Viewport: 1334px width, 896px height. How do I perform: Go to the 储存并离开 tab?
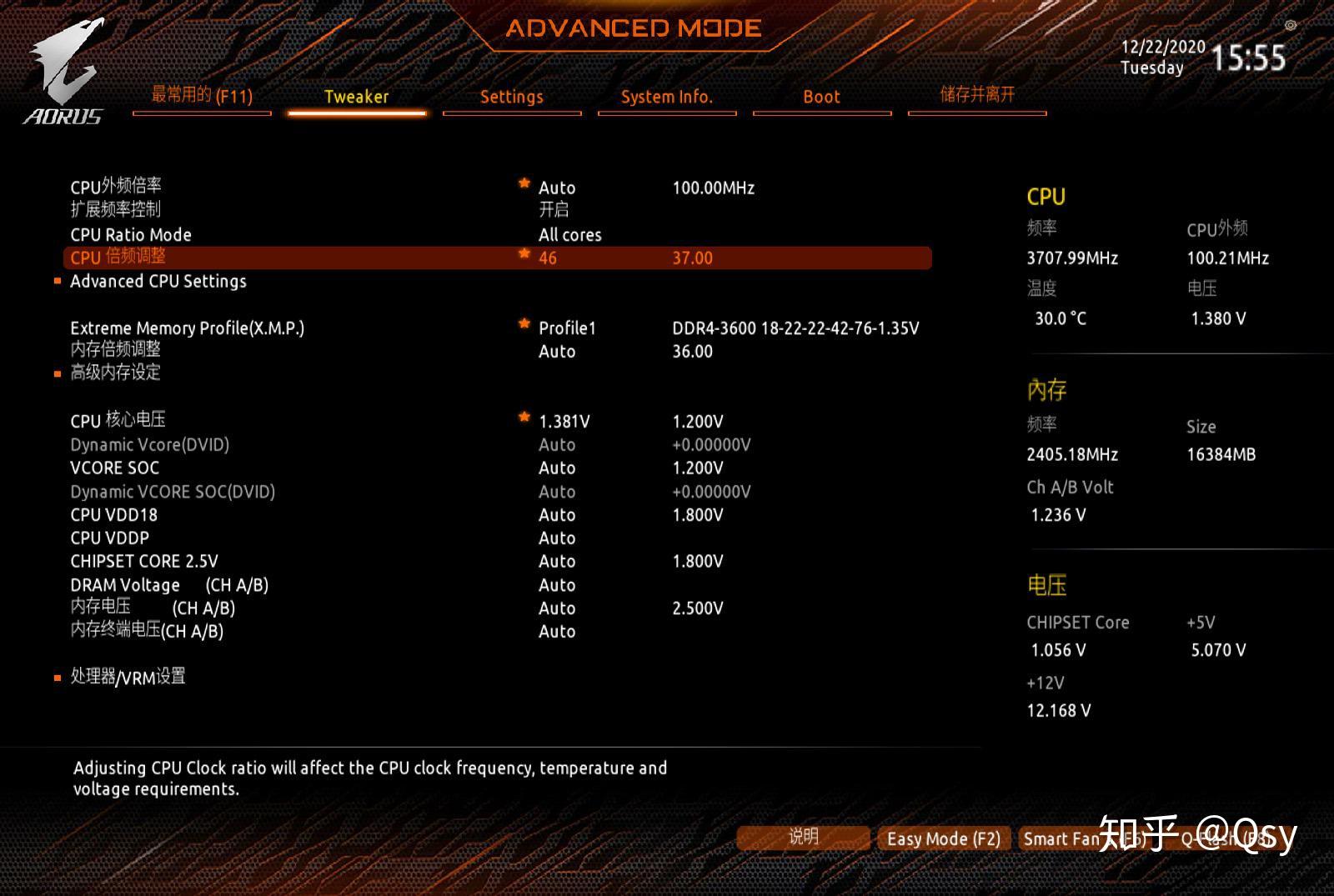[977, 95]
